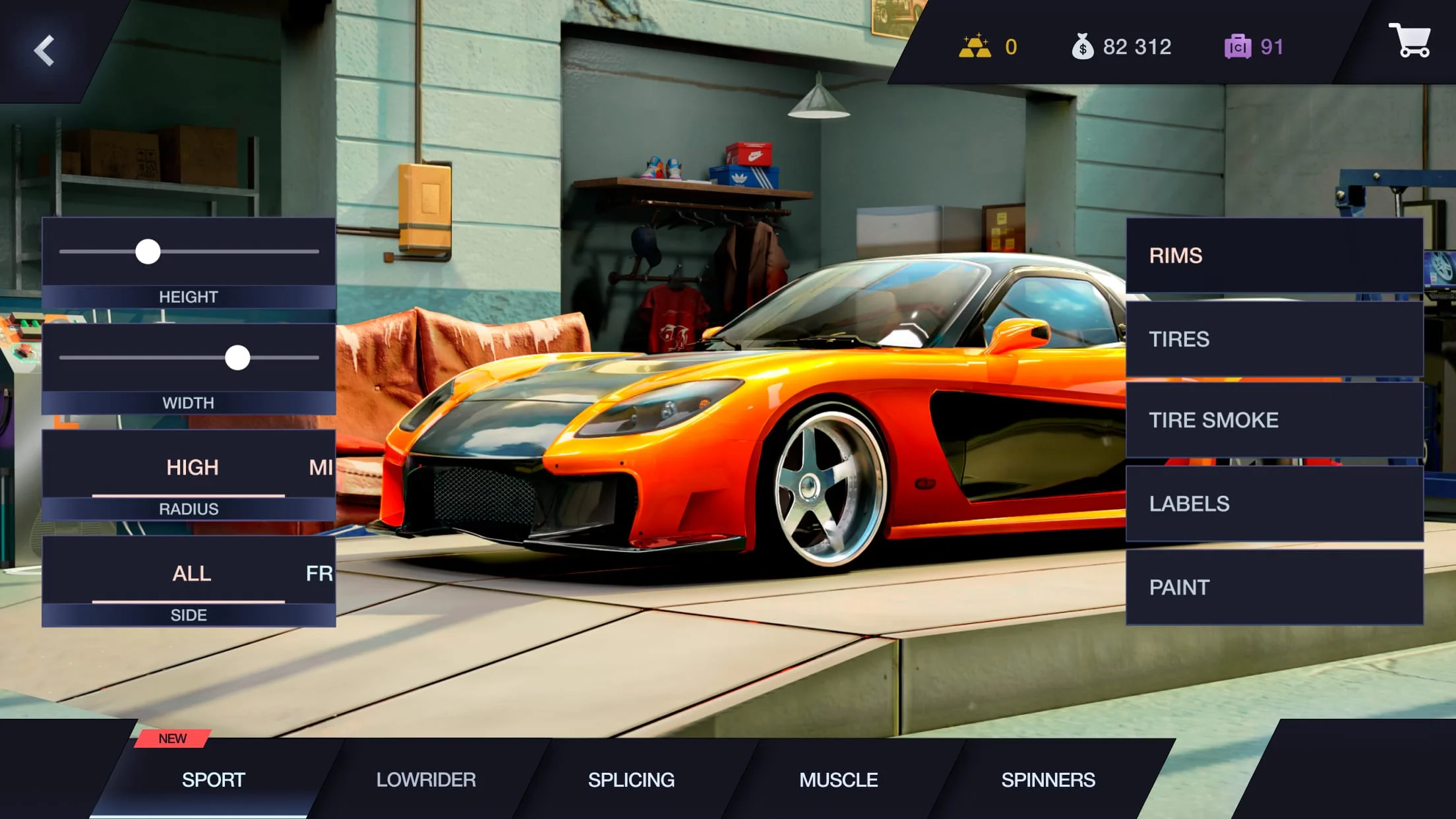The width and height of the screenshot is (1456, 819).
Task: Open the TIRE SMOKE options
Action: pos(1273,420)
